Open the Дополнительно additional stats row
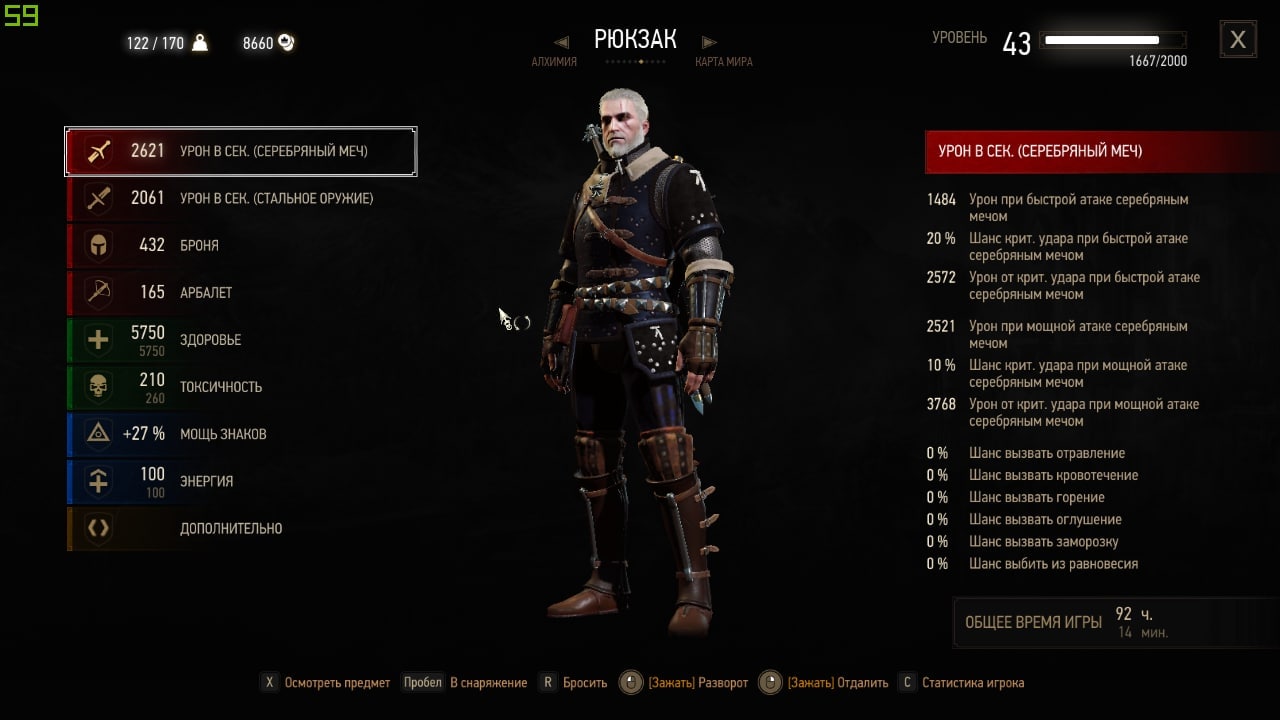1280x720 pixels. point(241,528)
